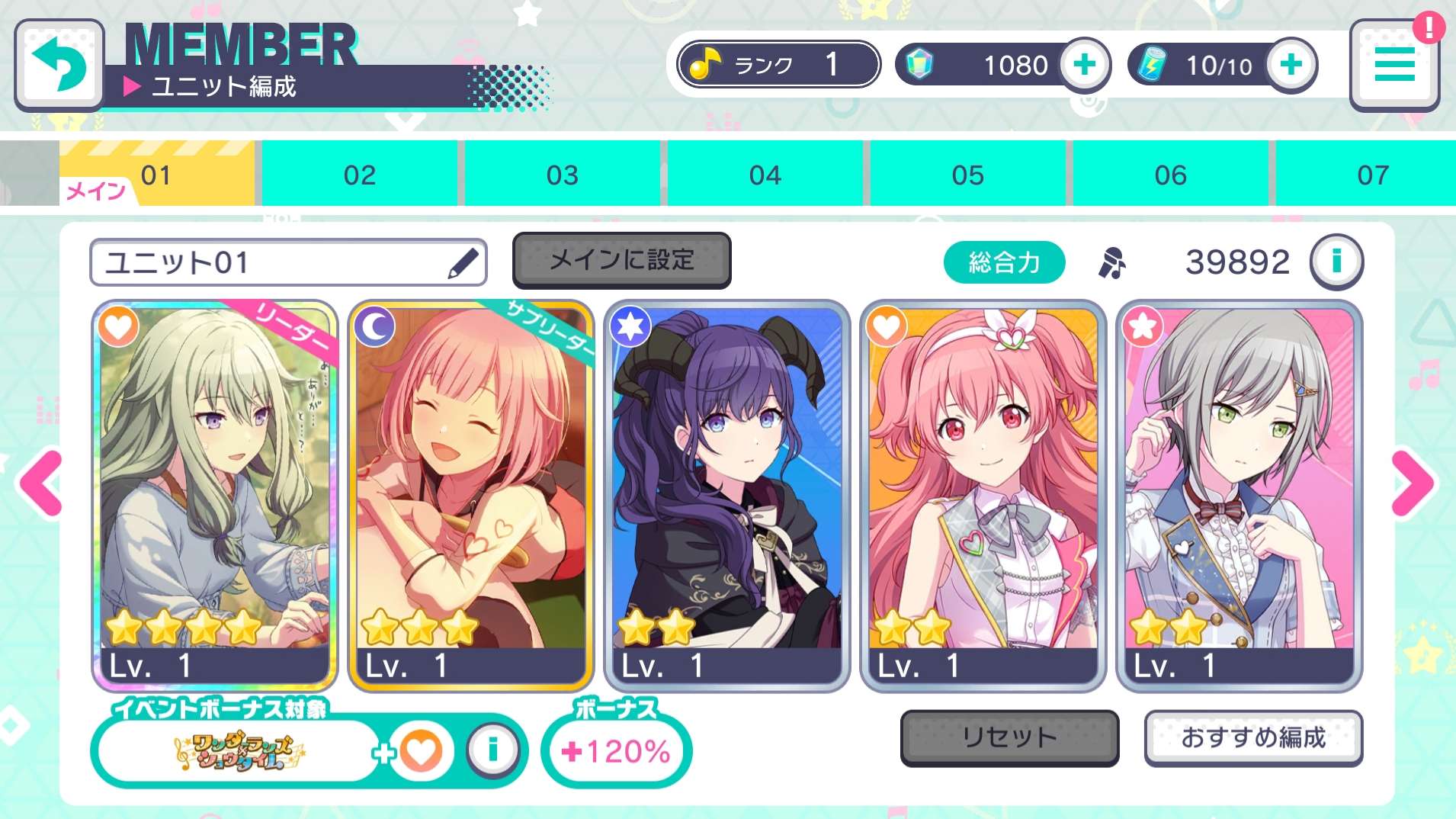Switch to unit tab 04
Image resolution: width=1456 pixels, height=819 pixels.
[765, 175]
